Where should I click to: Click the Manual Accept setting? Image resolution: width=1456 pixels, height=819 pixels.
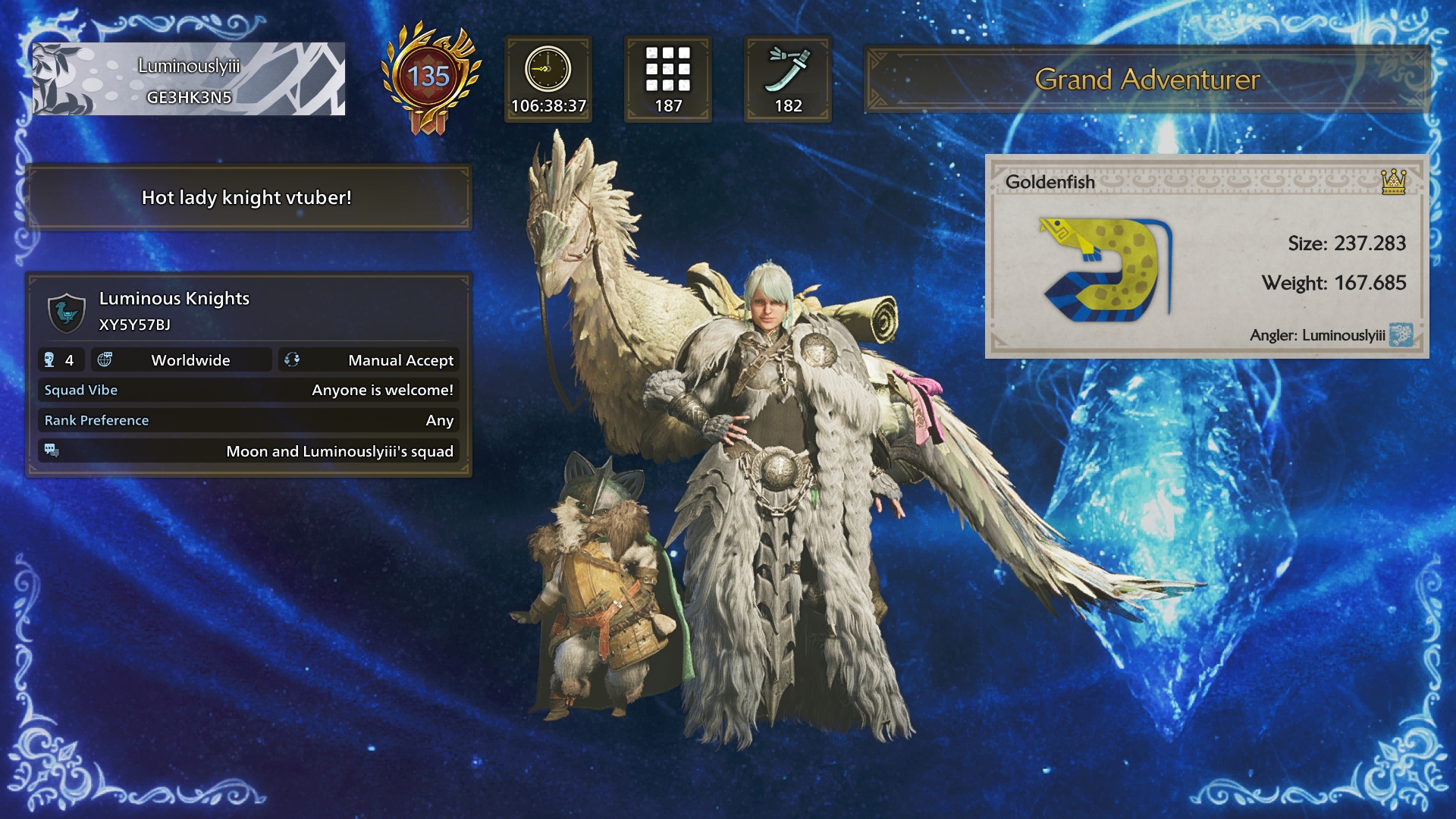pyautogui.click(x=369, y=360)
